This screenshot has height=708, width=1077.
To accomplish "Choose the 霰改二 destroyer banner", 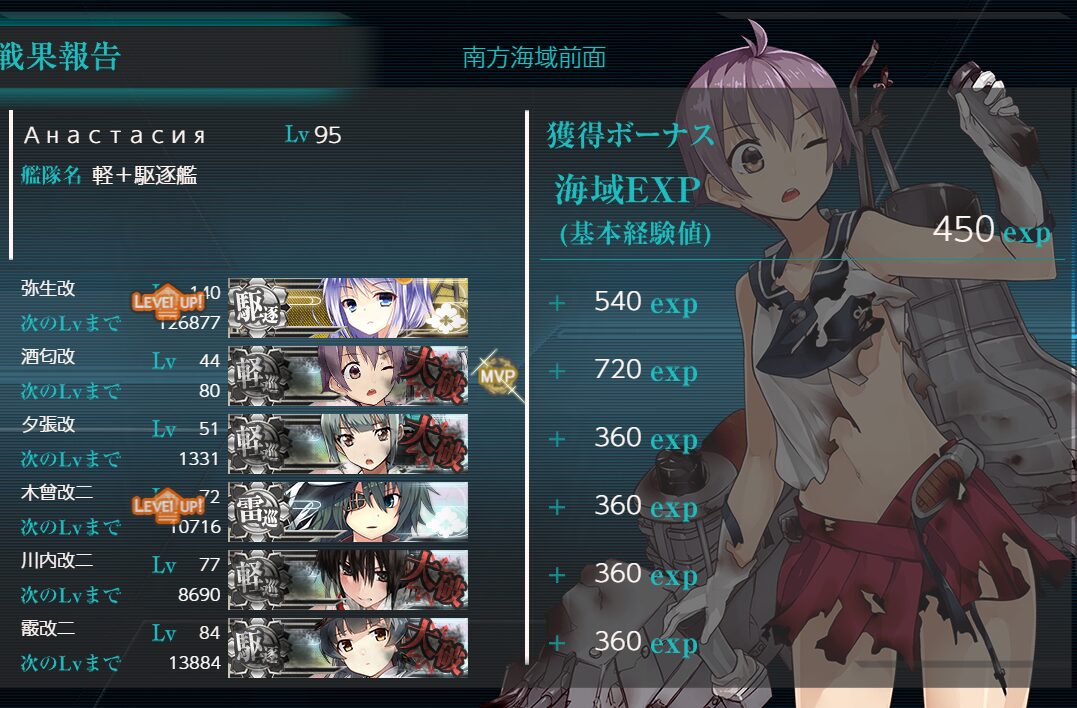I will point(348,647).
